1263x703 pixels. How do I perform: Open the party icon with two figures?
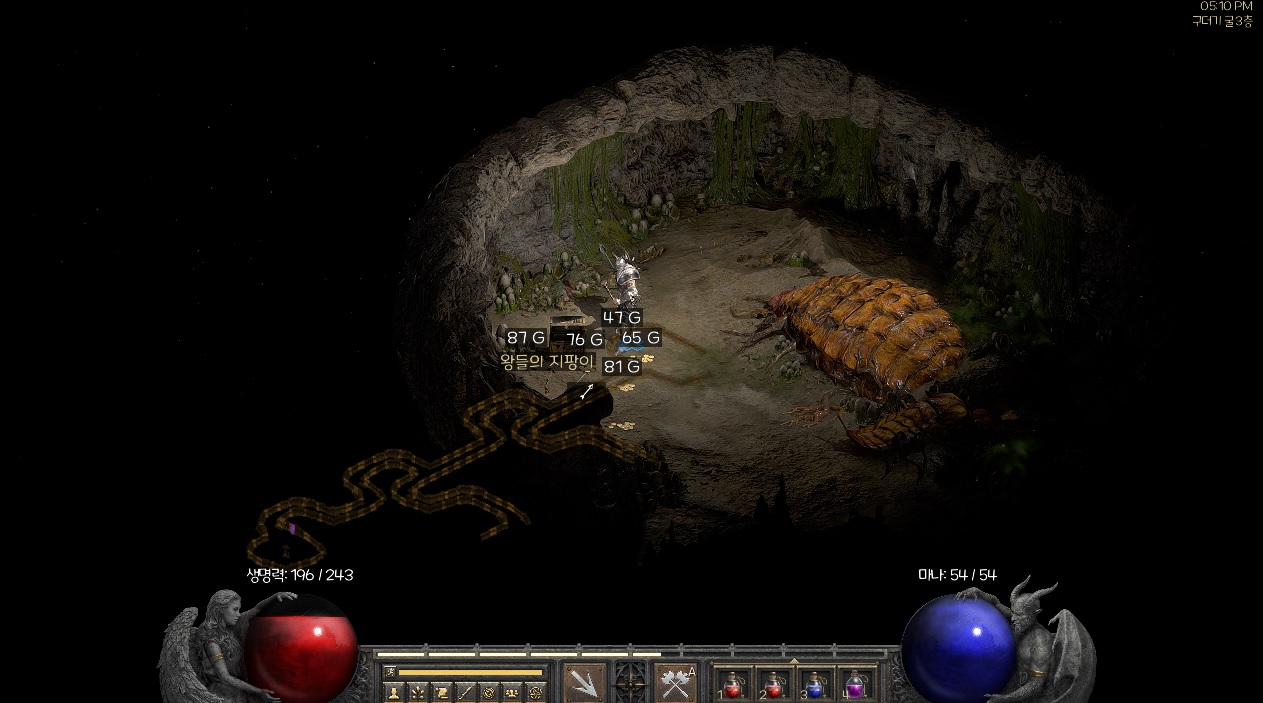512,692
